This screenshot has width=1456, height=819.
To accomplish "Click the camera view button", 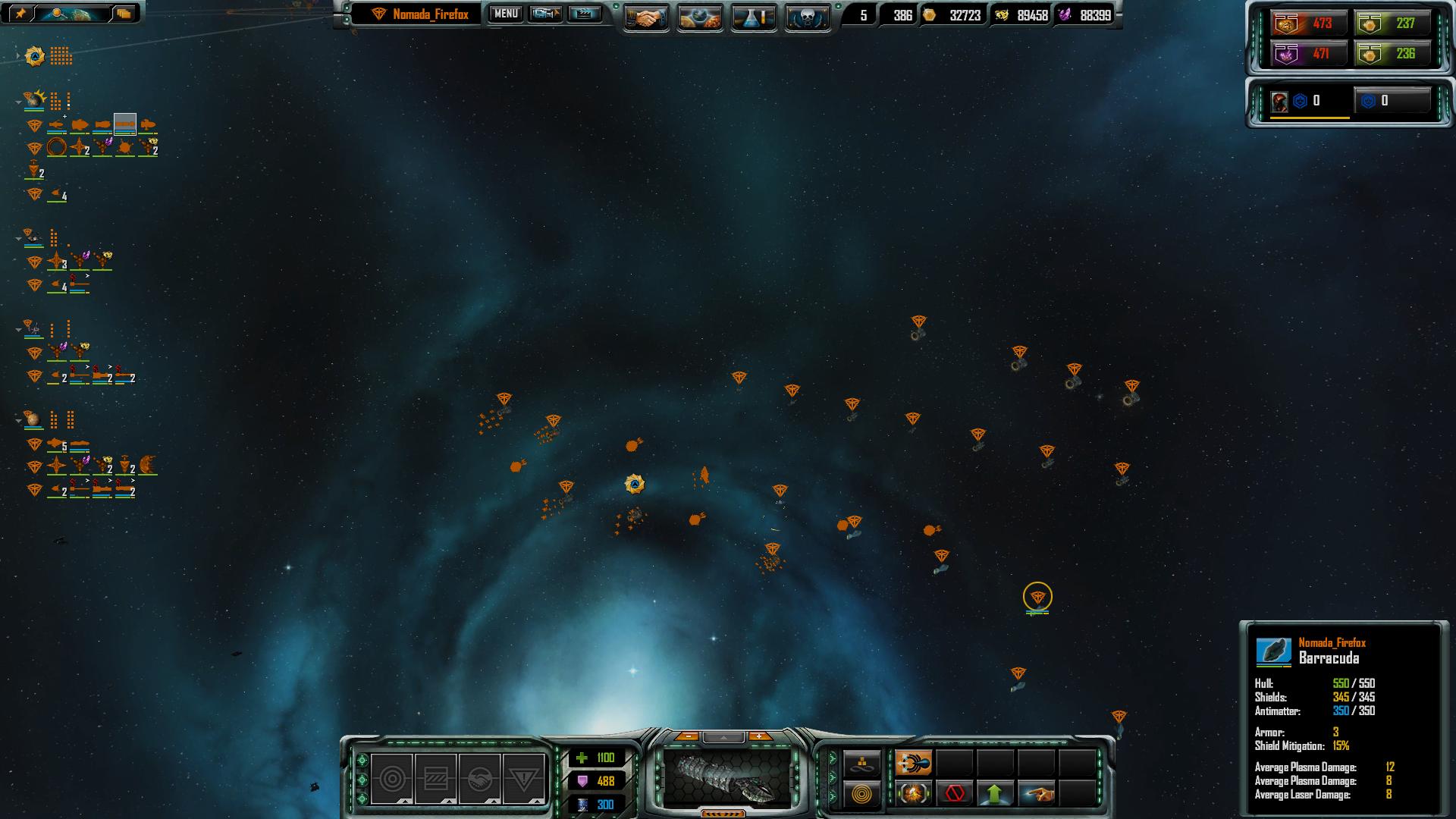I will pyautogui.click(x=545, y=14).
